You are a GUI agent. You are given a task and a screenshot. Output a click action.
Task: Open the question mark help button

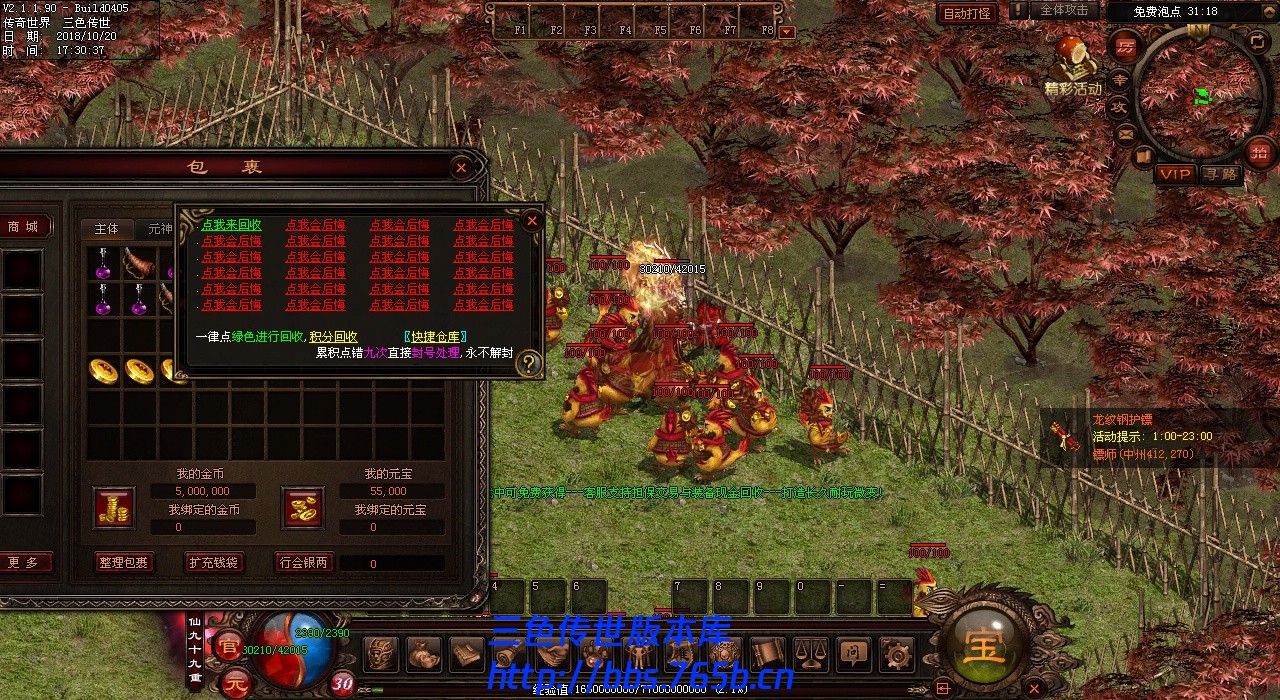click(529, 364)
